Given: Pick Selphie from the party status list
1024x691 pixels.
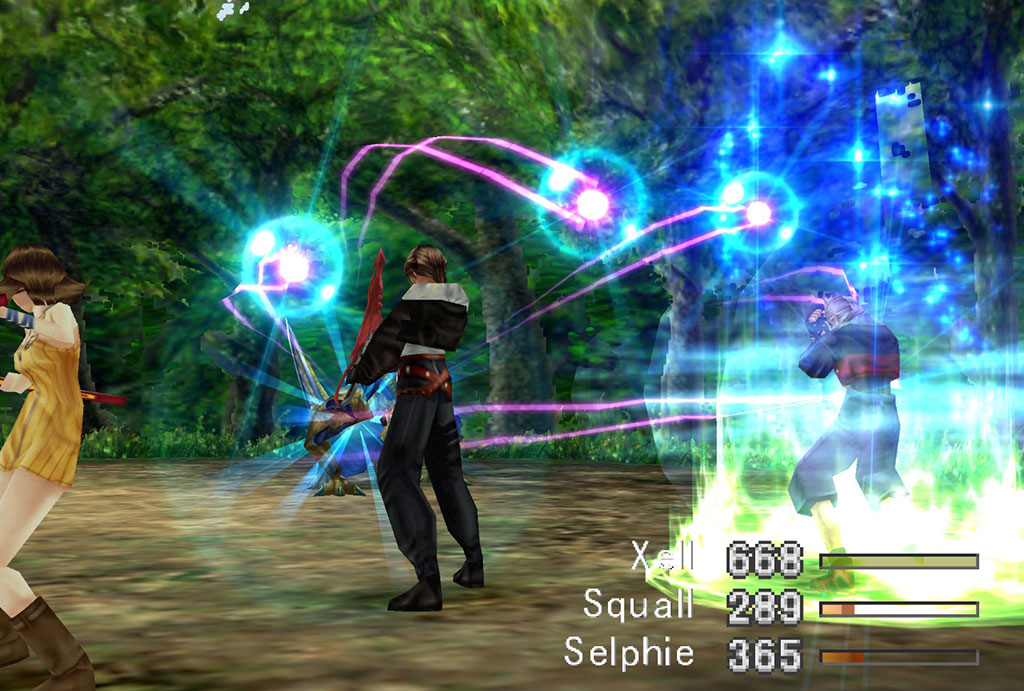Looking at the screenshot, I should pos(629,653).
